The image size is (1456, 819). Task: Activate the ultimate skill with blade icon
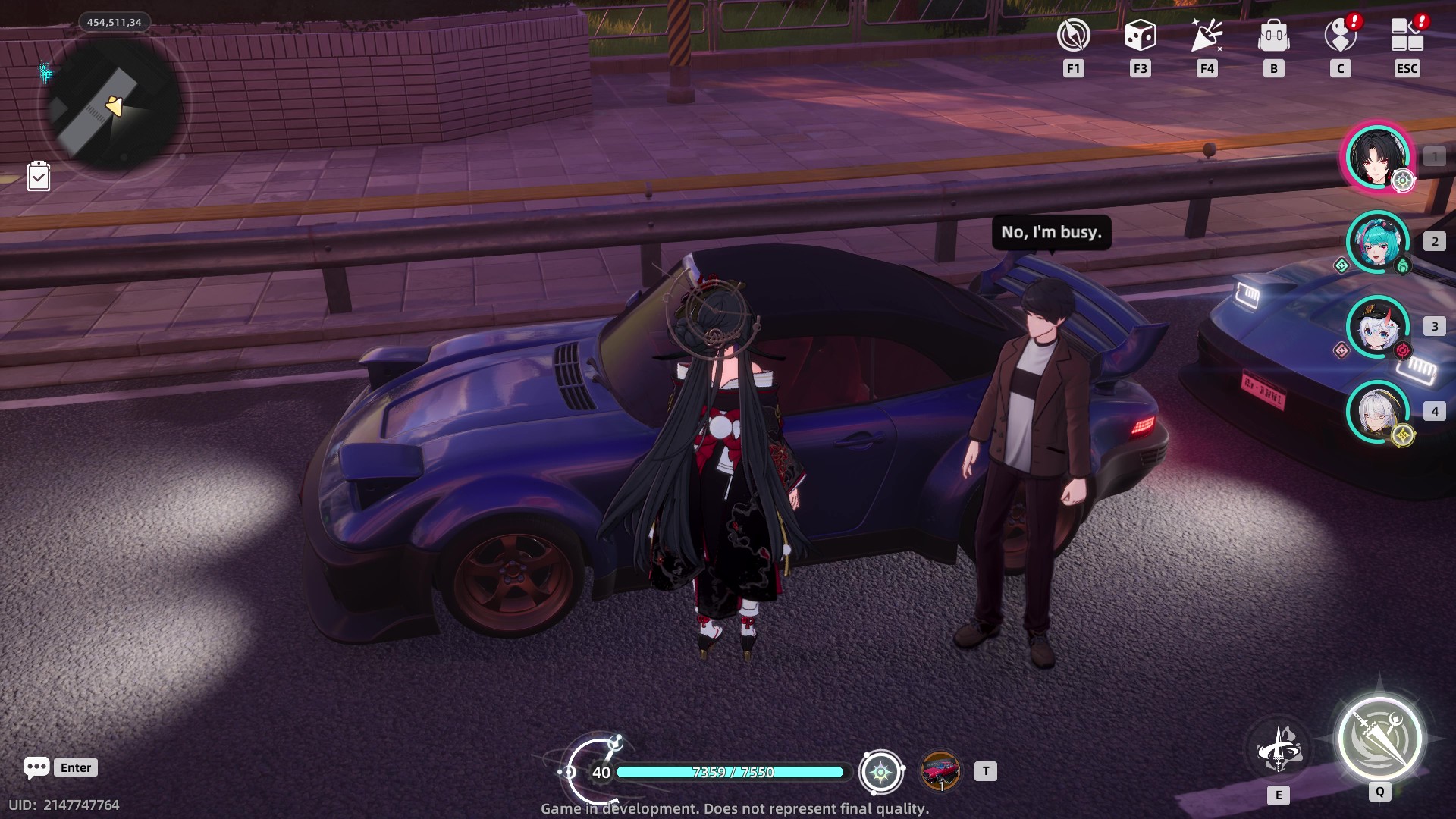1379,739
